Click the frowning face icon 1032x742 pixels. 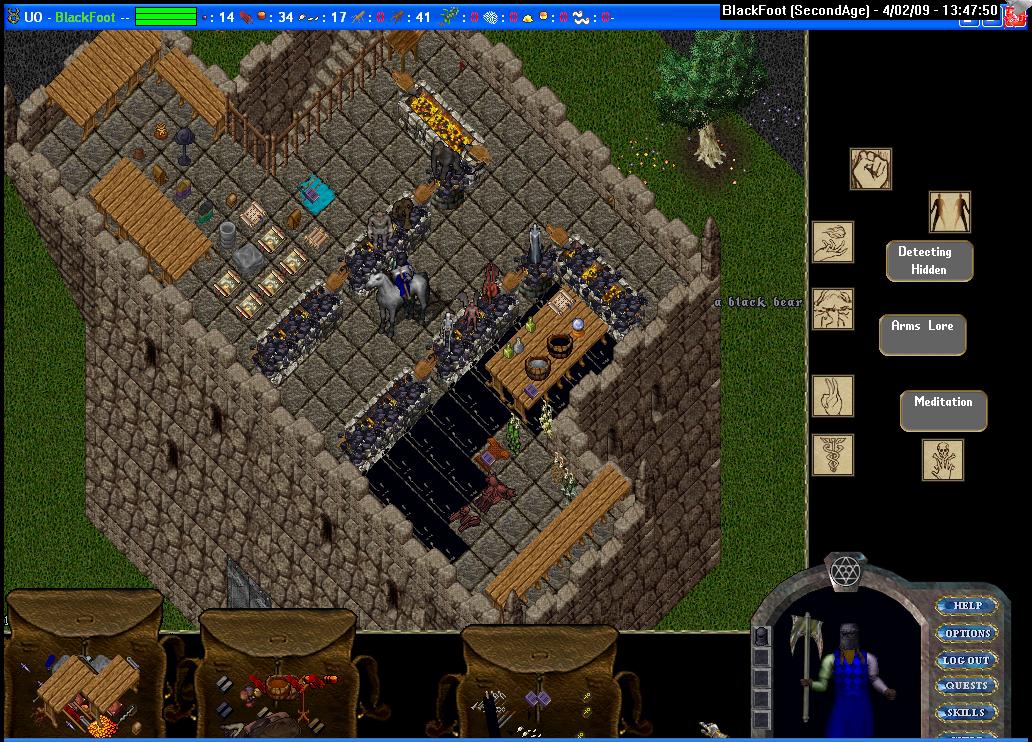[832, 309]
